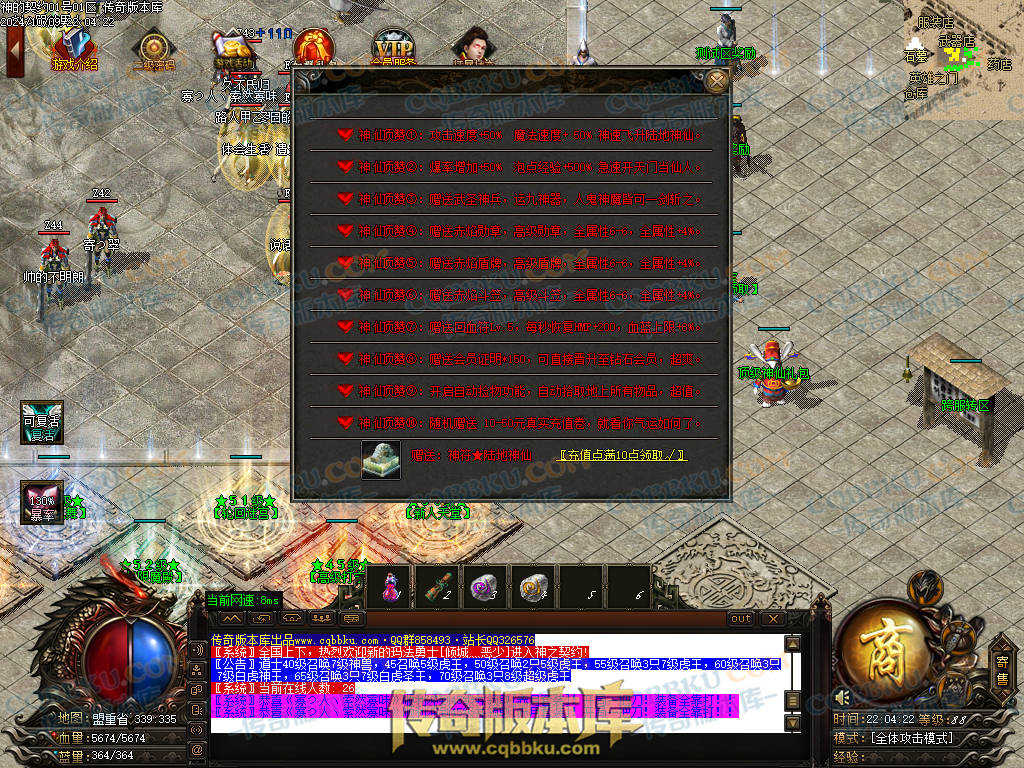Screen dimensions: 1024x768
Task: Use the green scroll in hotbar slot 2
Action: (x=435, y=587)
